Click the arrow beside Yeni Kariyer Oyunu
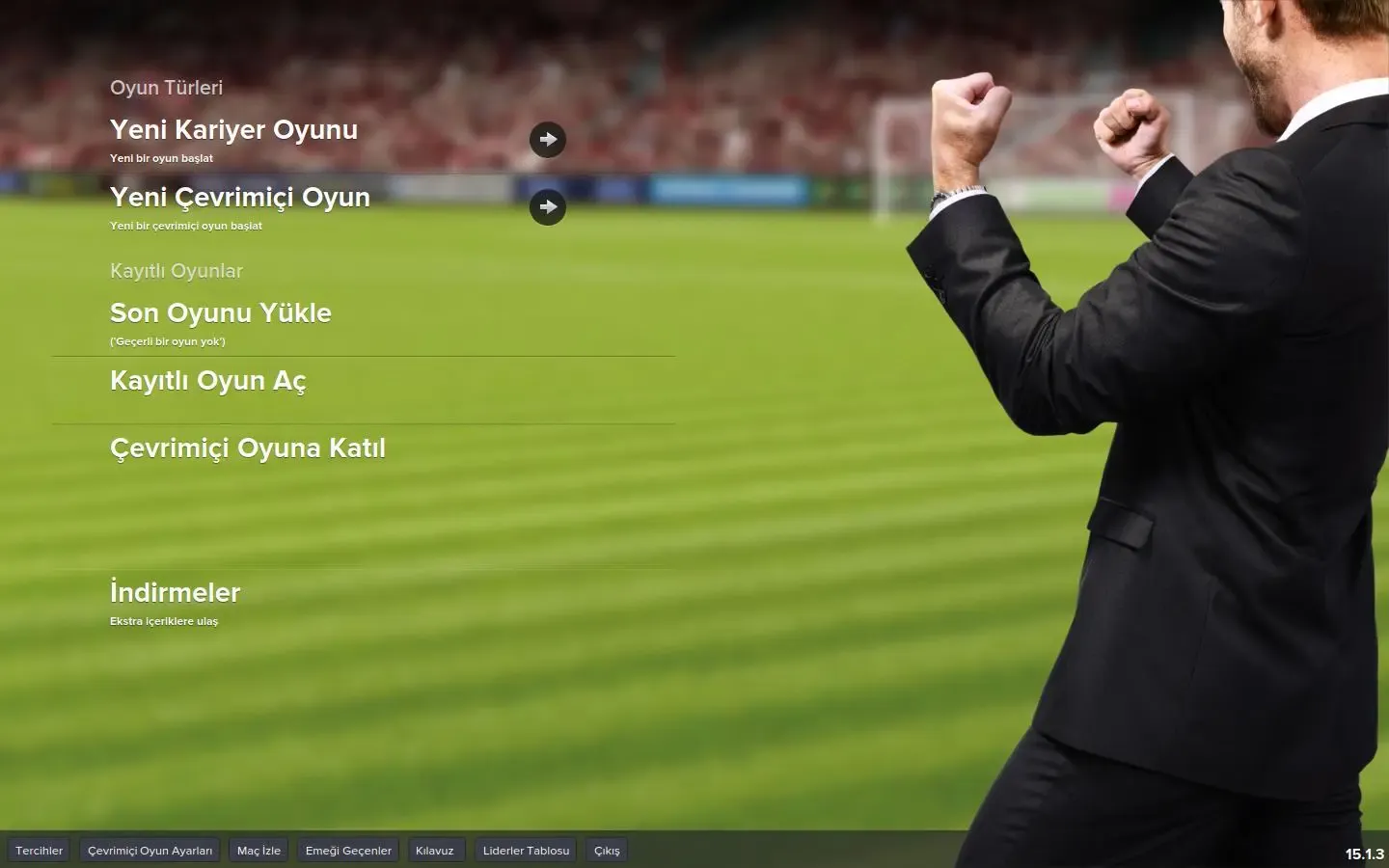Image resolution: width=1389 pixels, height=868 pixels. coord(548,140)
